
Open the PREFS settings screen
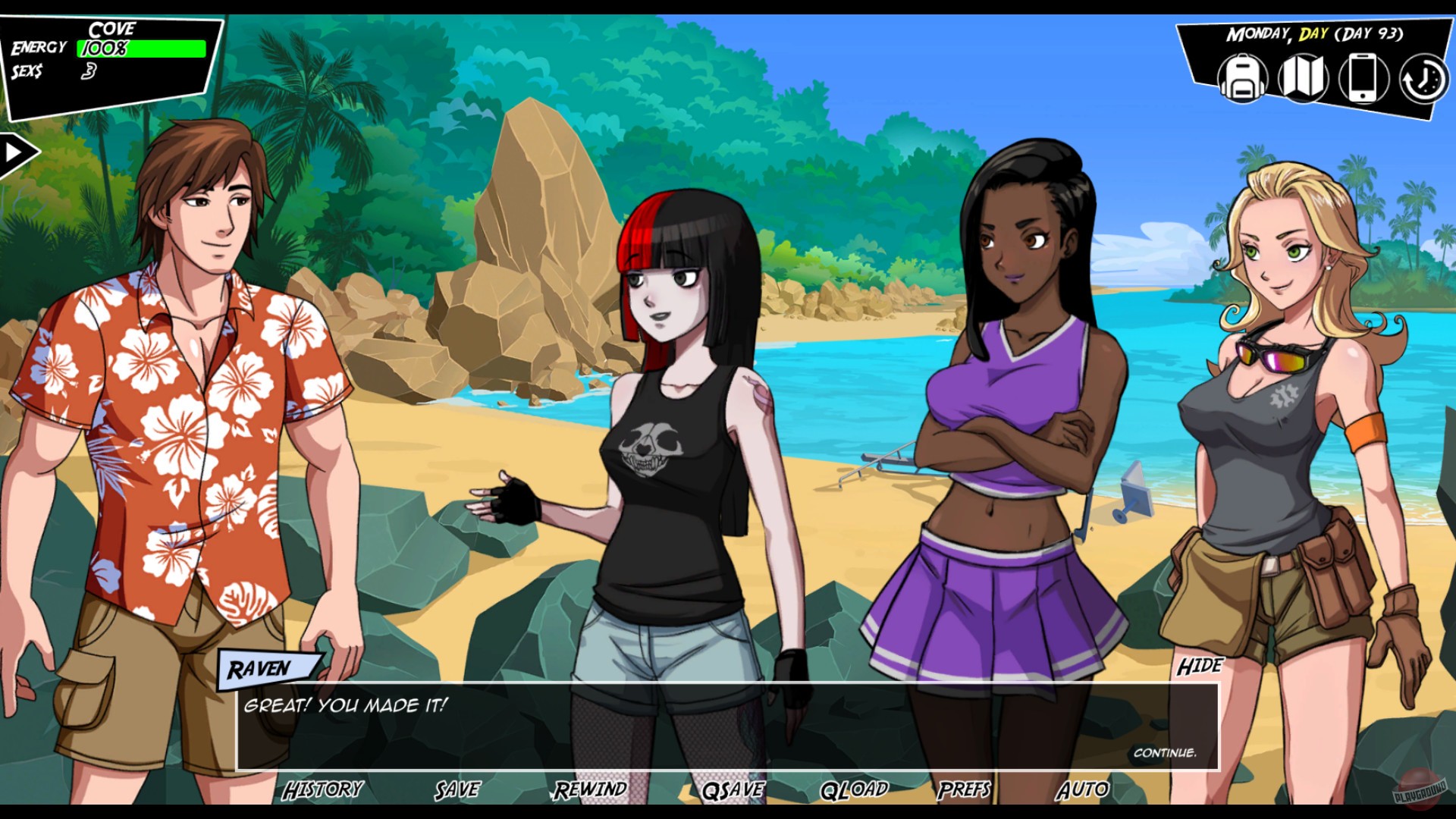click(x=964, y=791)
